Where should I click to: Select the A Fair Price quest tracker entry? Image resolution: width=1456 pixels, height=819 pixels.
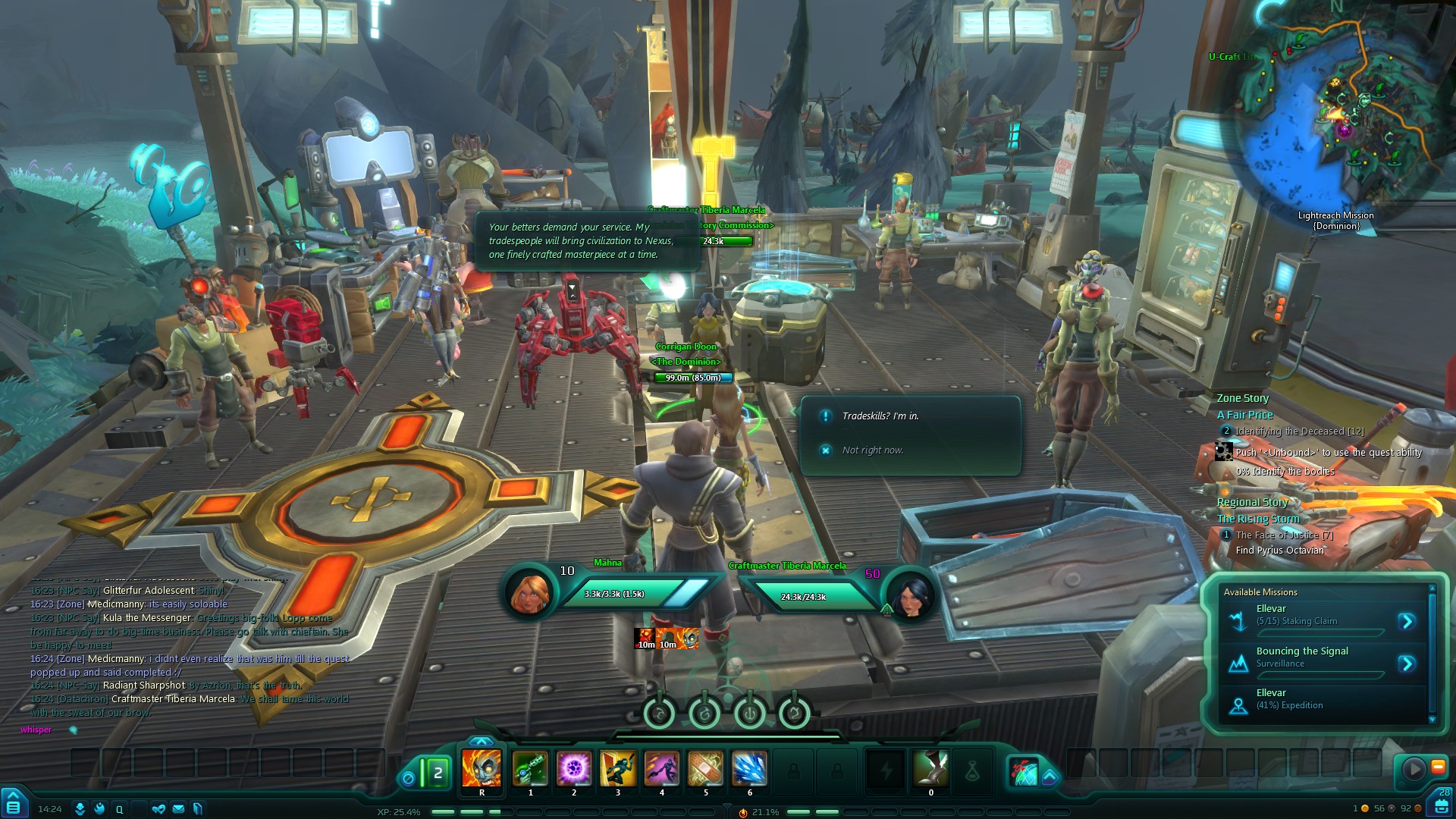(x=1244, y=415)
